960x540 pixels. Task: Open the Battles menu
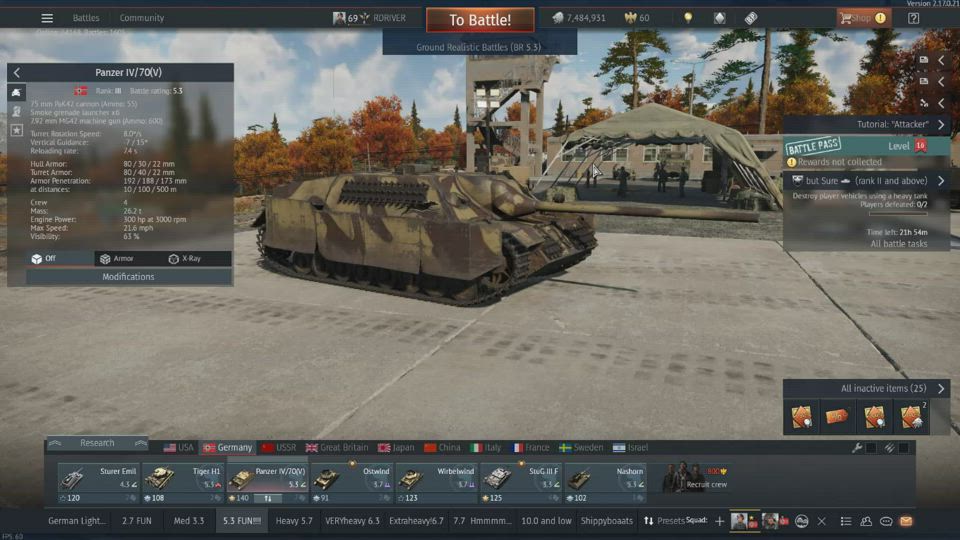click(86, 18)
